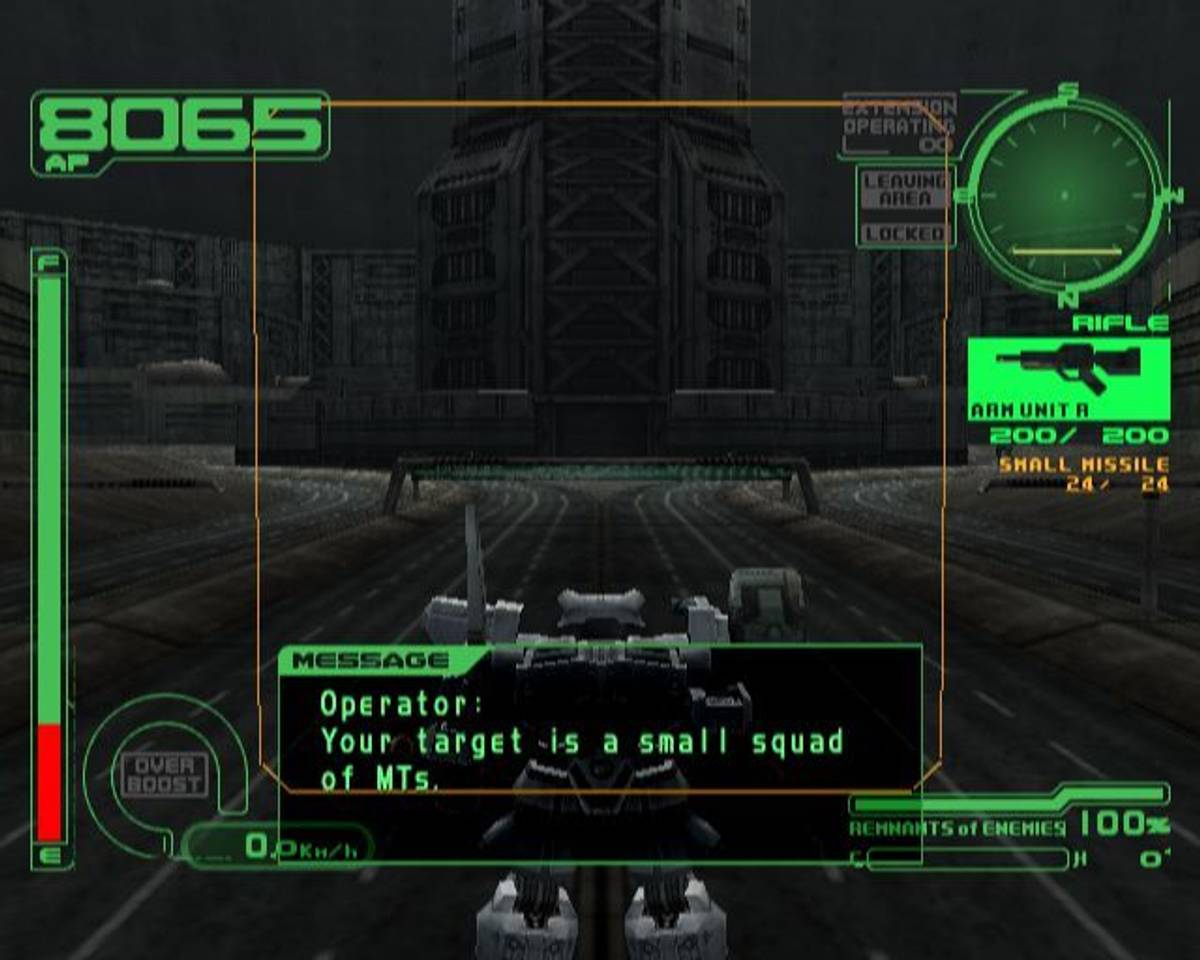Click the circular radar compass
The image size is (1200, 960).
1064,194
